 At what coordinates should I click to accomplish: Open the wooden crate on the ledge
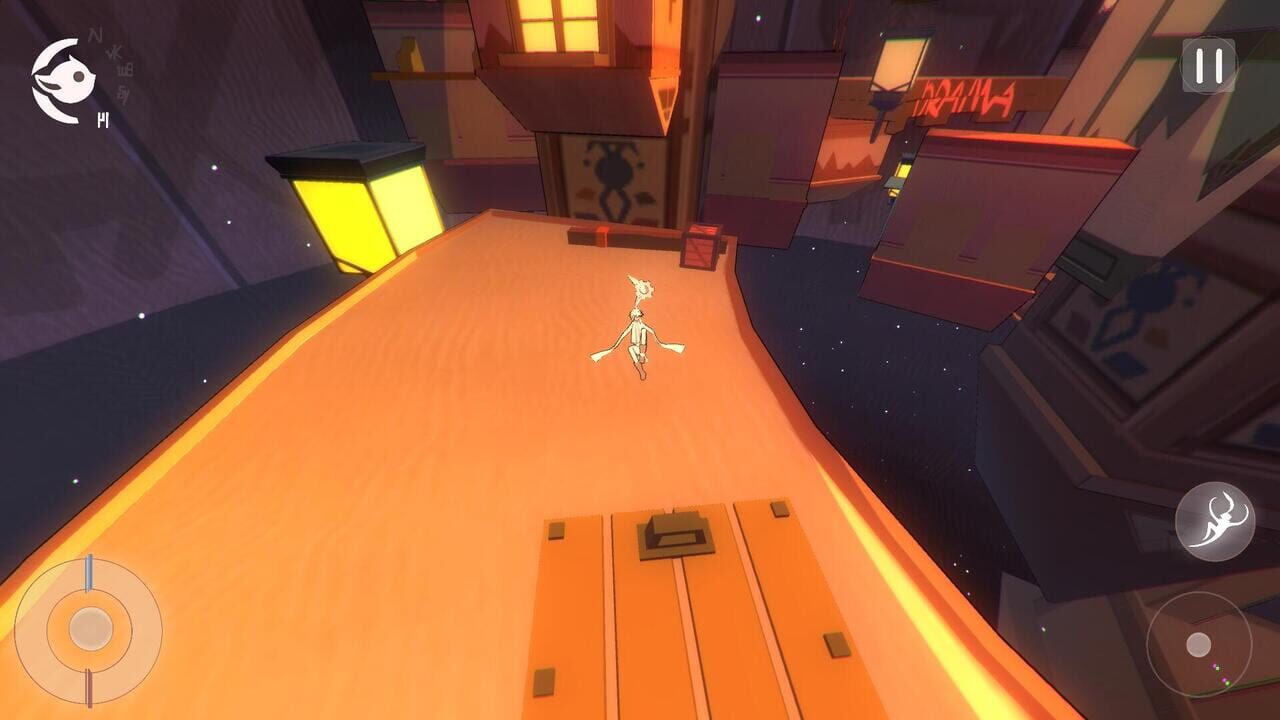700,245
